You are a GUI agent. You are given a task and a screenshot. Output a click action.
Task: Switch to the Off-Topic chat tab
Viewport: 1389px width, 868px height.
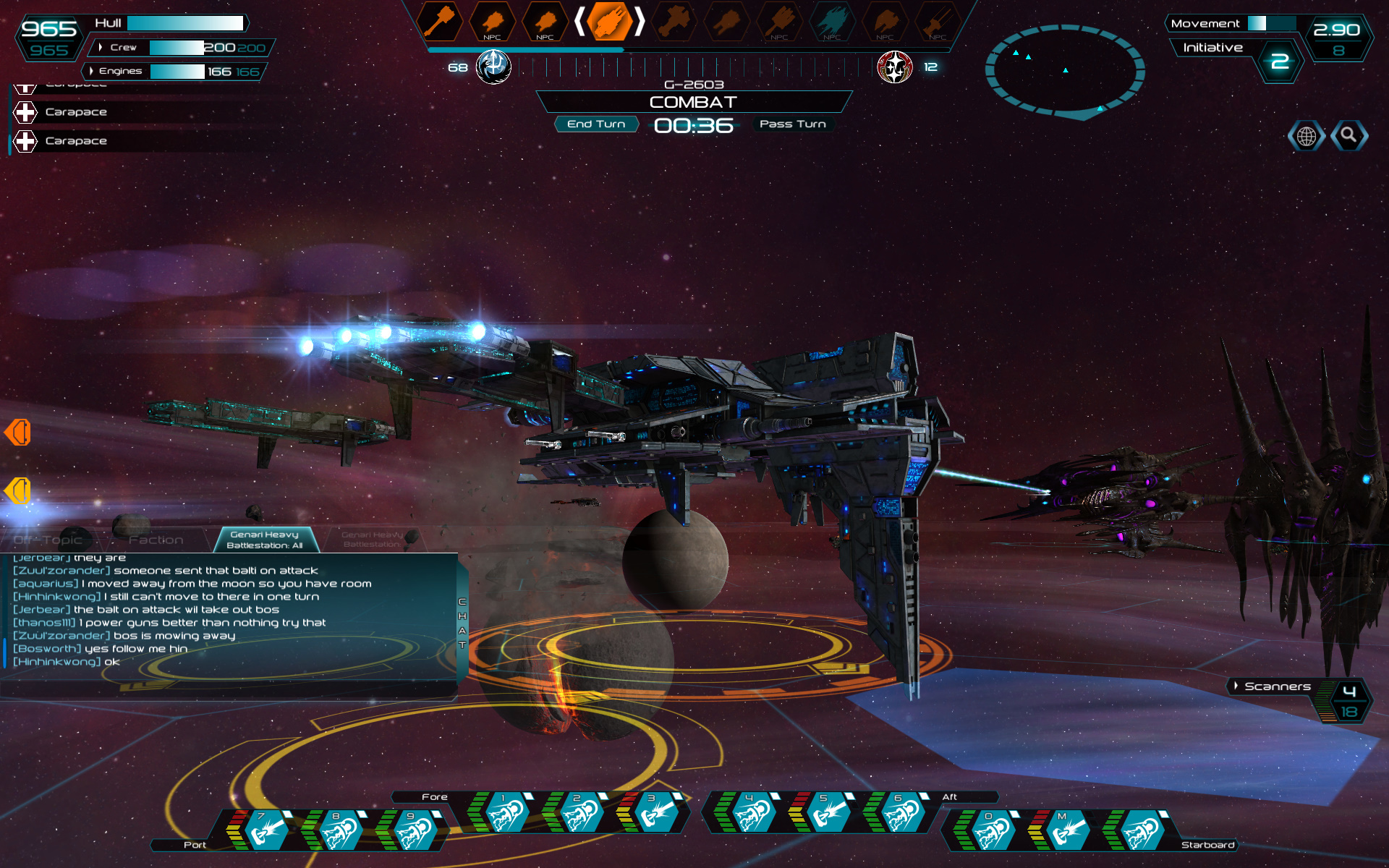point(48,540)
